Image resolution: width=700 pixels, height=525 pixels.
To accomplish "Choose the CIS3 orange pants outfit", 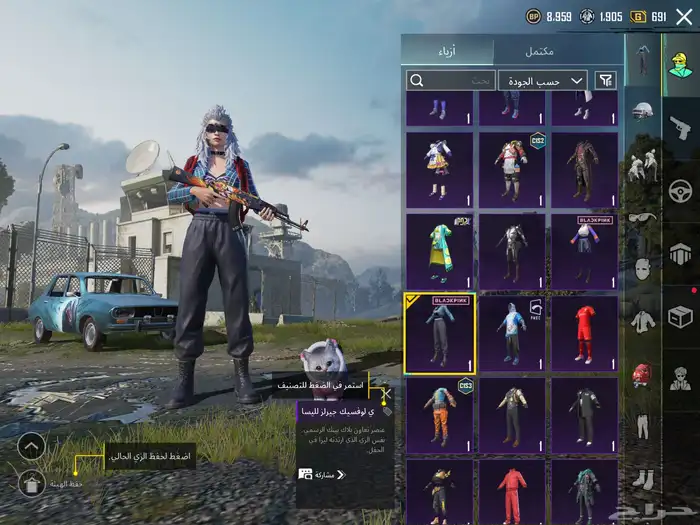I will coord(439,415).
